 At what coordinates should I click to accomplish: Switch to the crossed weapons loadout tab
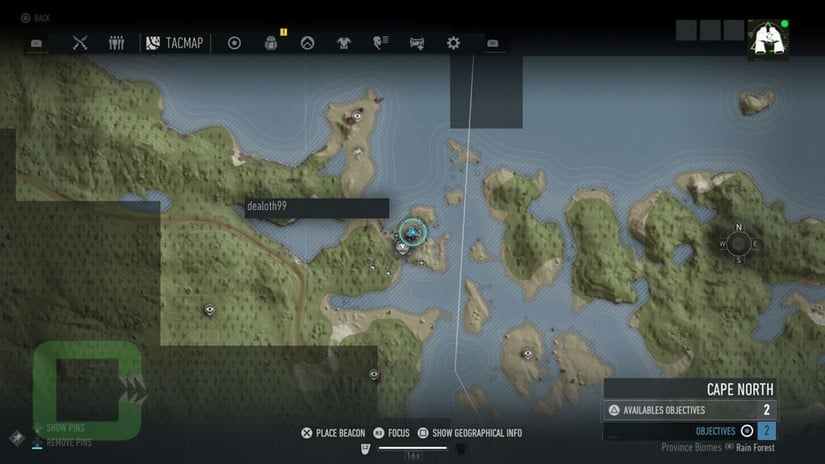coord(81,43)
